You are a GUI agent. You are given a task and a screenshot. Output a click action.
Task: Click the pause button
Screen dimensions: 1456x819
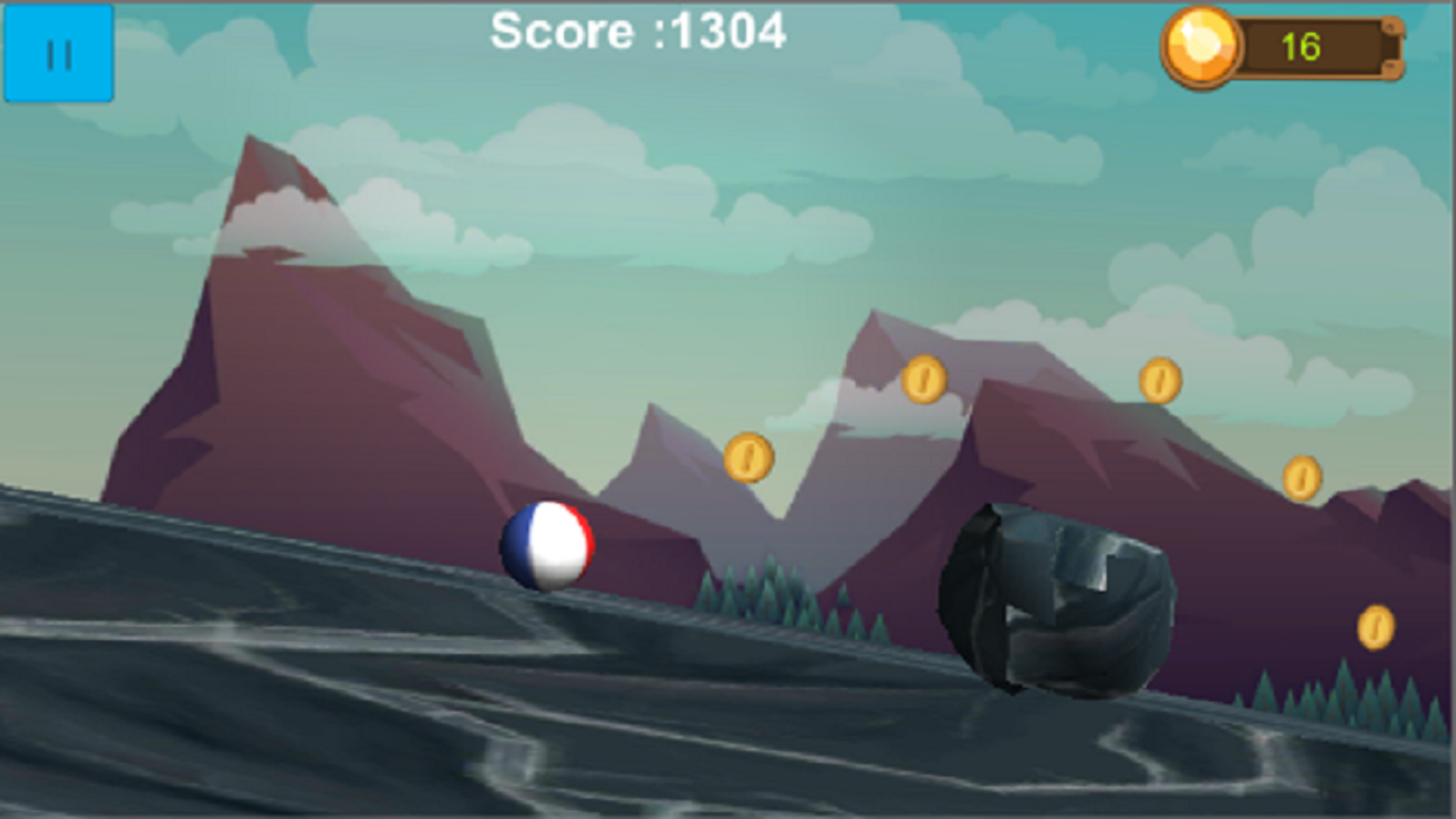point(60,52)
